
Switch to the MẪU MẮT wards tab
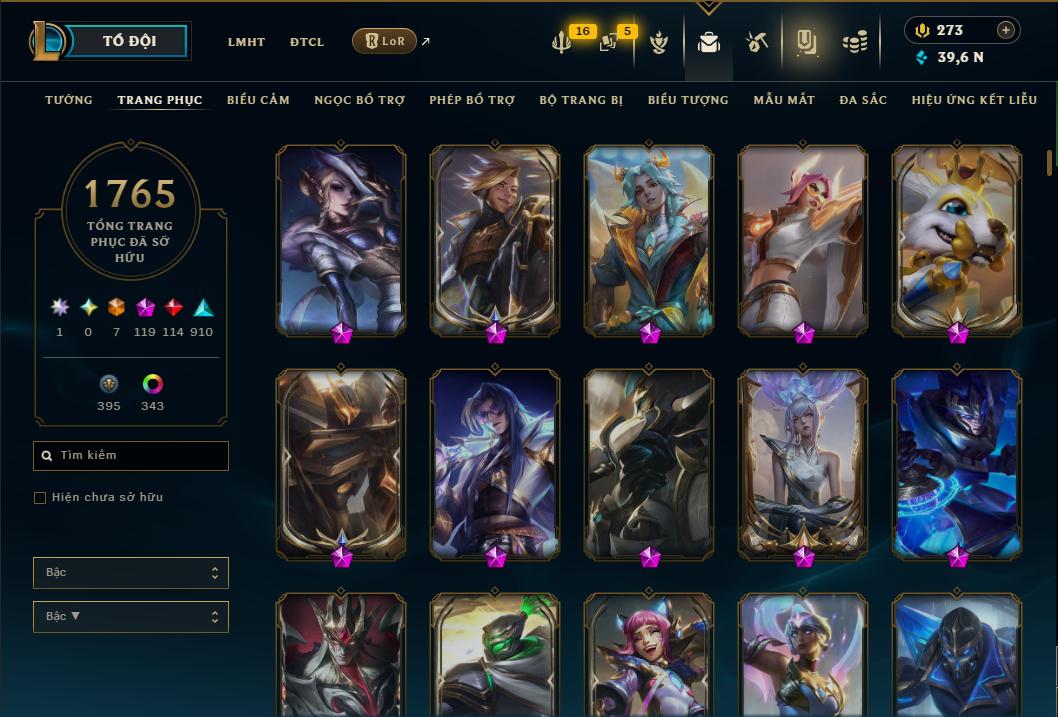click(784, 100)
